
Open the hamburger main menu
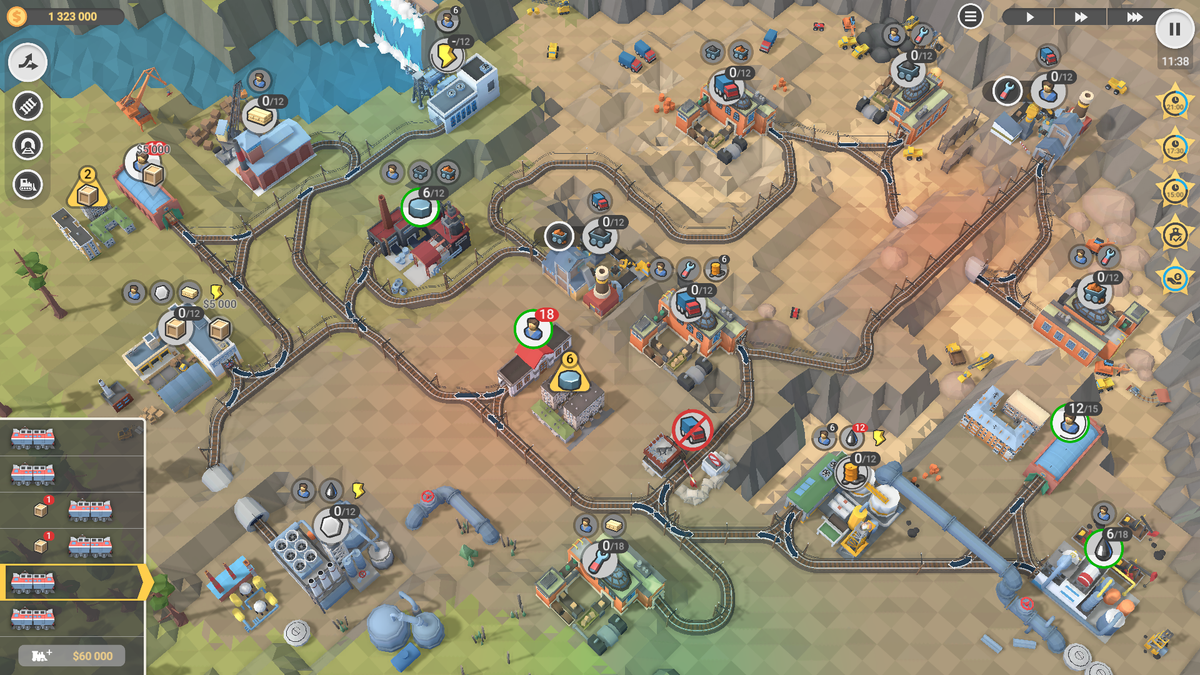tap(970, 16)
